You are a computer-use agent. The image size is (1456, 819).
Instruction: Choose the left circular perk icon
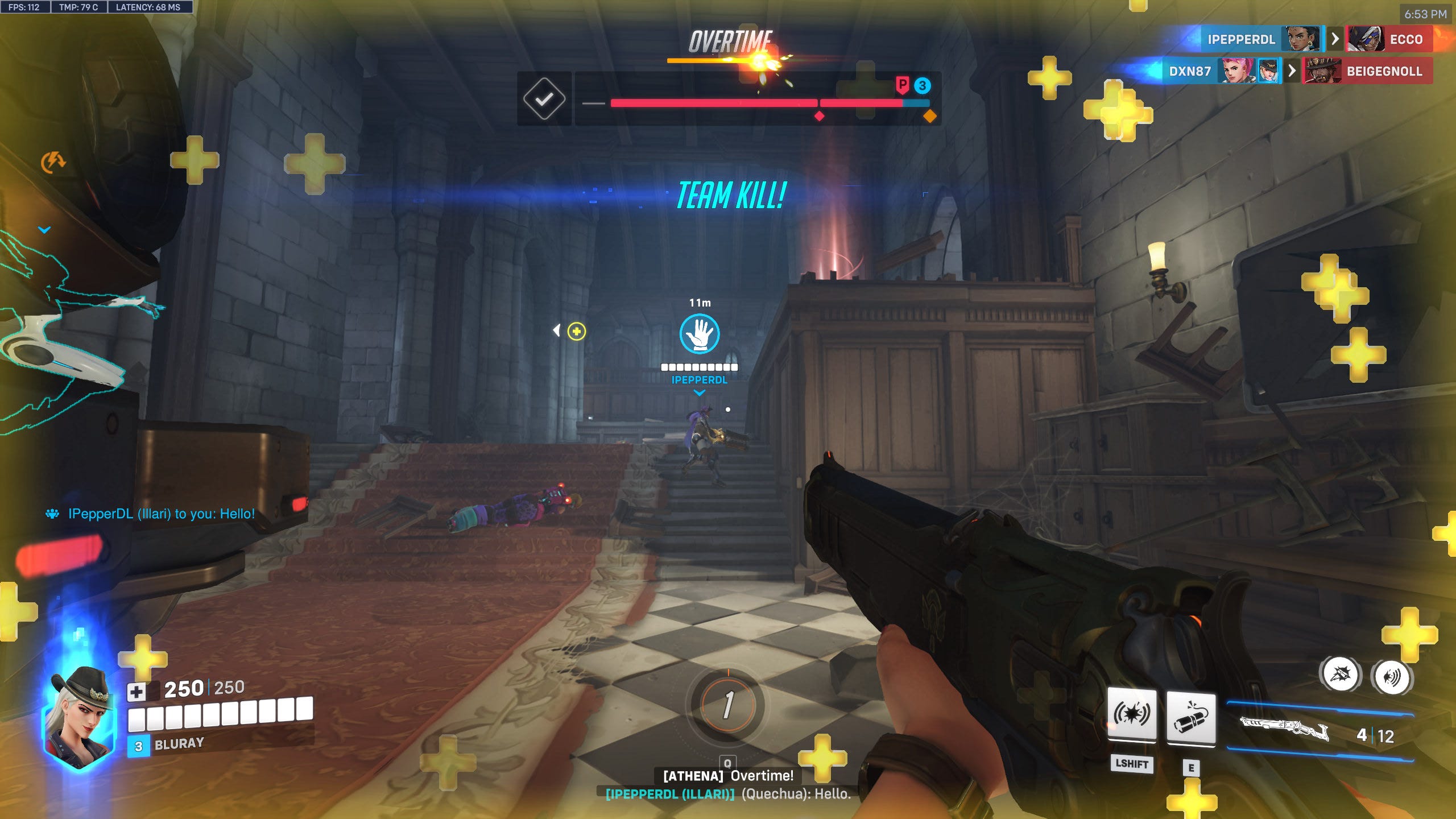pyautogui.click(x=1341, y=675)
